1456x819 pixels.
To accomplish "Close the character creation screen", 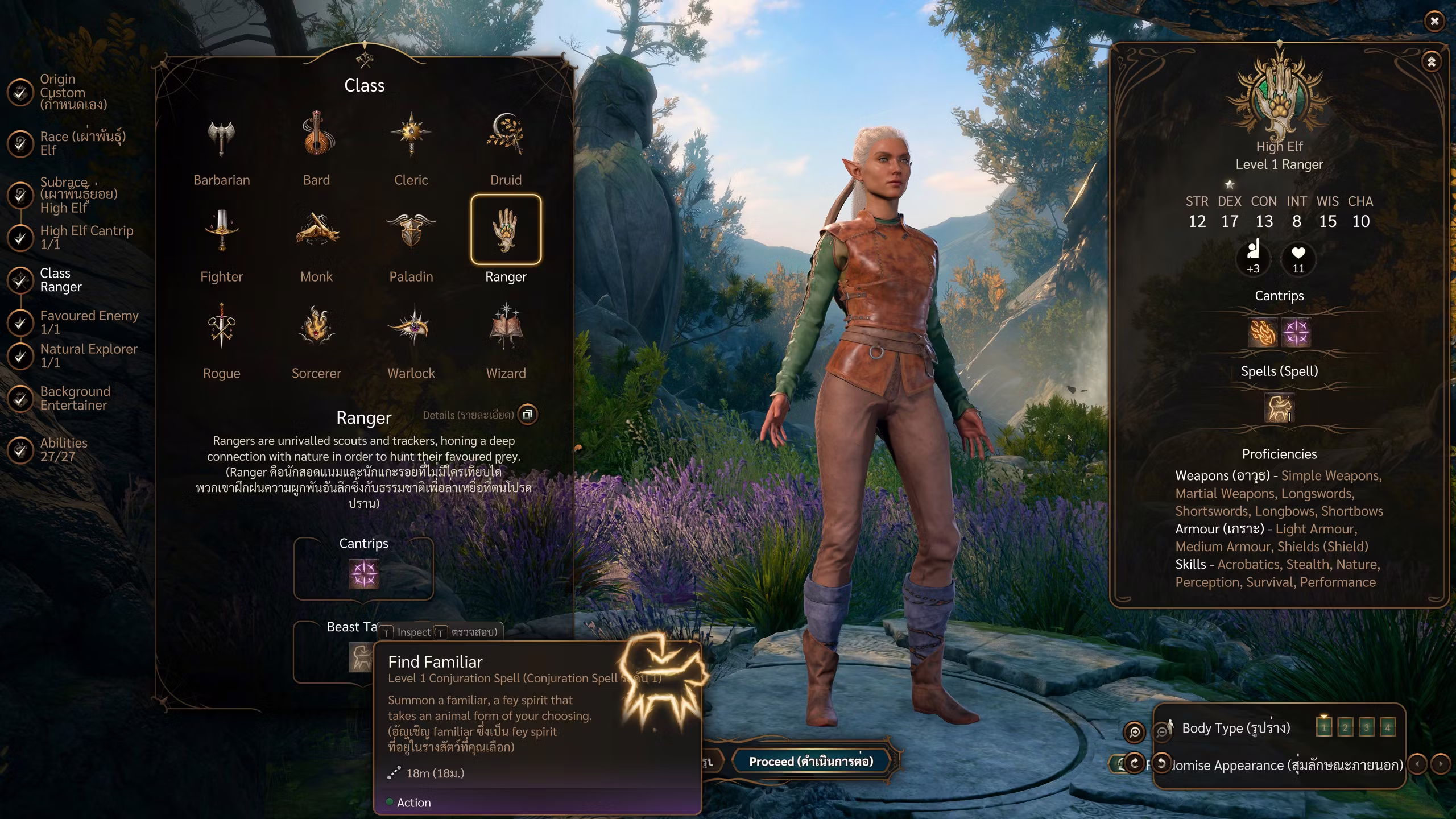I will (1434, 22).
